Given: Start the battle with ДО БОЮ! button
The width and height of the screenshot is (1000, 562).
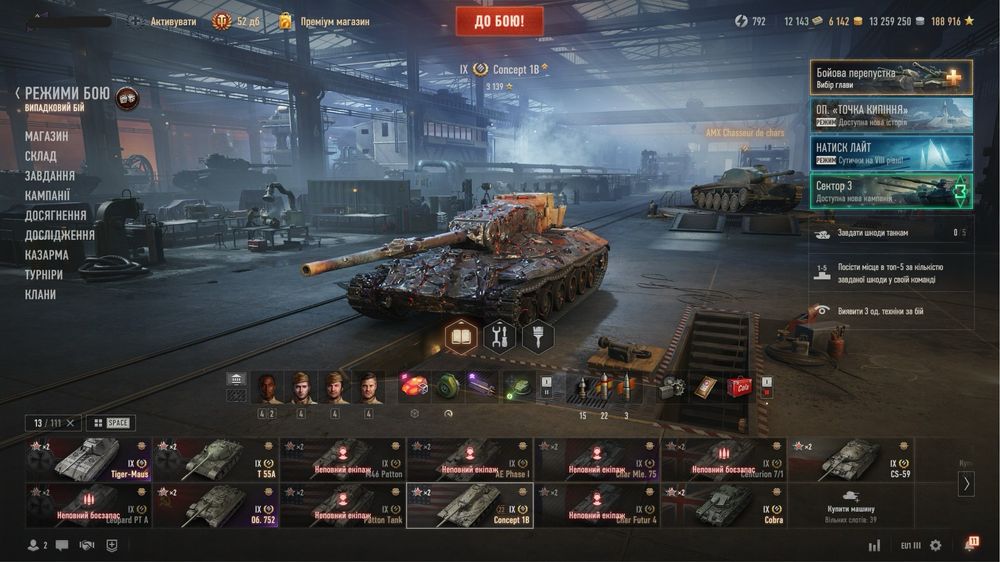Looking at the screenshot, I should point(499,20).
